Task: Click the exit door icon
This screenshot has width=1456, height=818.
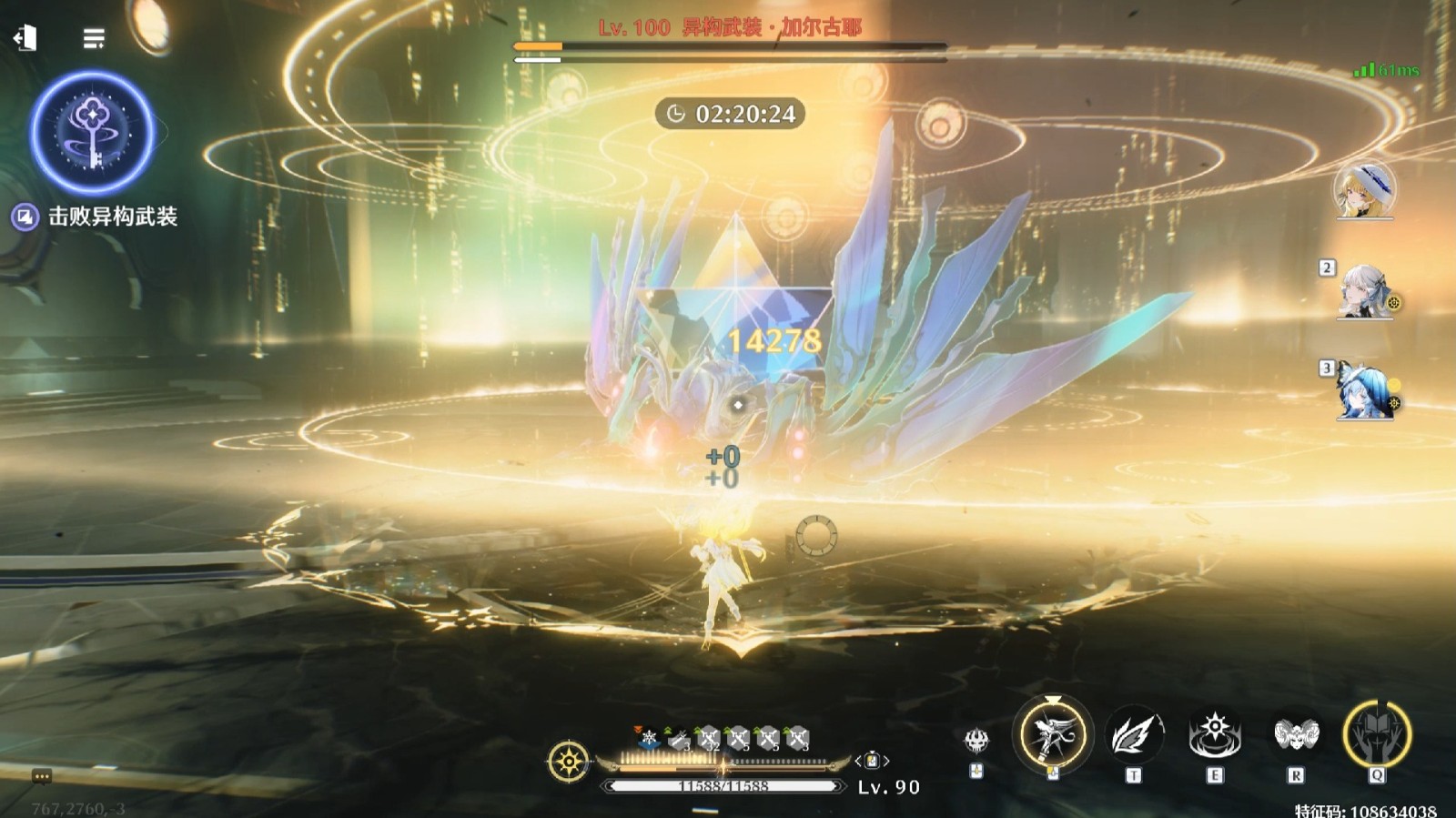Action: [x=25, y=38]
